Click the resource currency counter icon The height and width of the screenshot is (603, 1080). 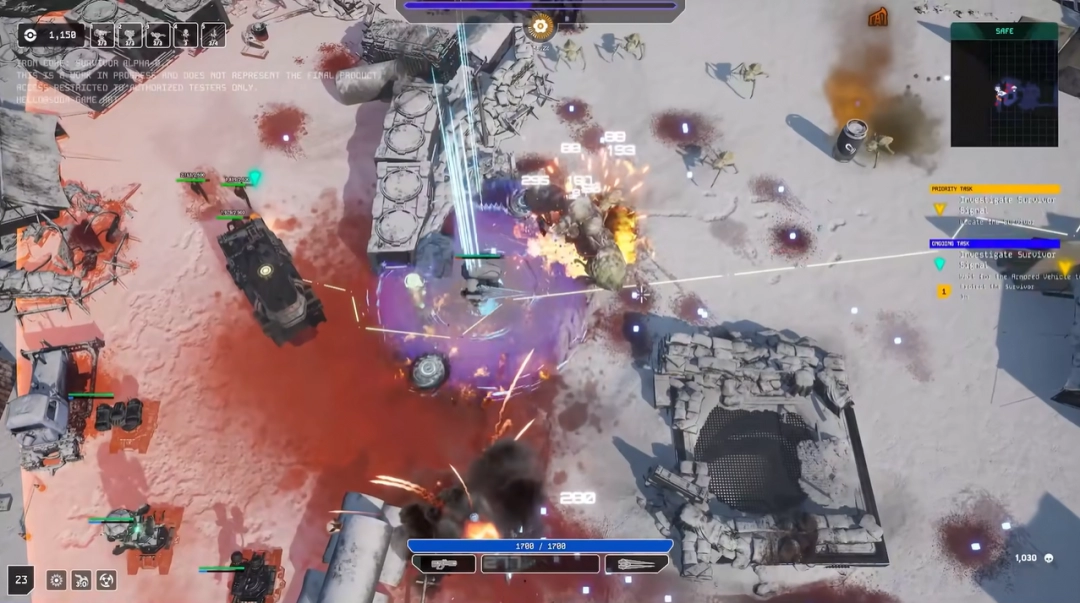click(31, 35)
